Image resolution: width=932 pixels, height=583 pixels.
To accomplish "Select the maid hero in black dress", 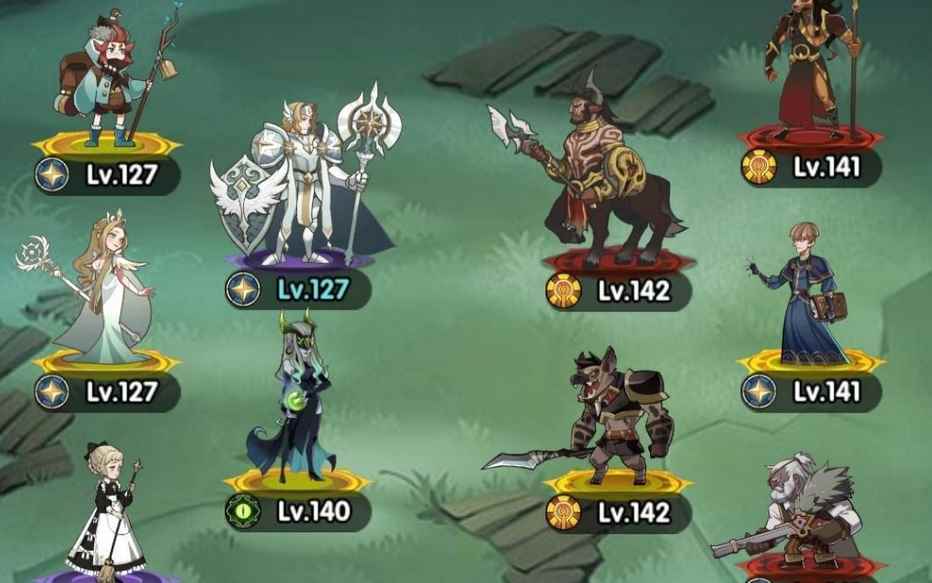I will [105, 510].
